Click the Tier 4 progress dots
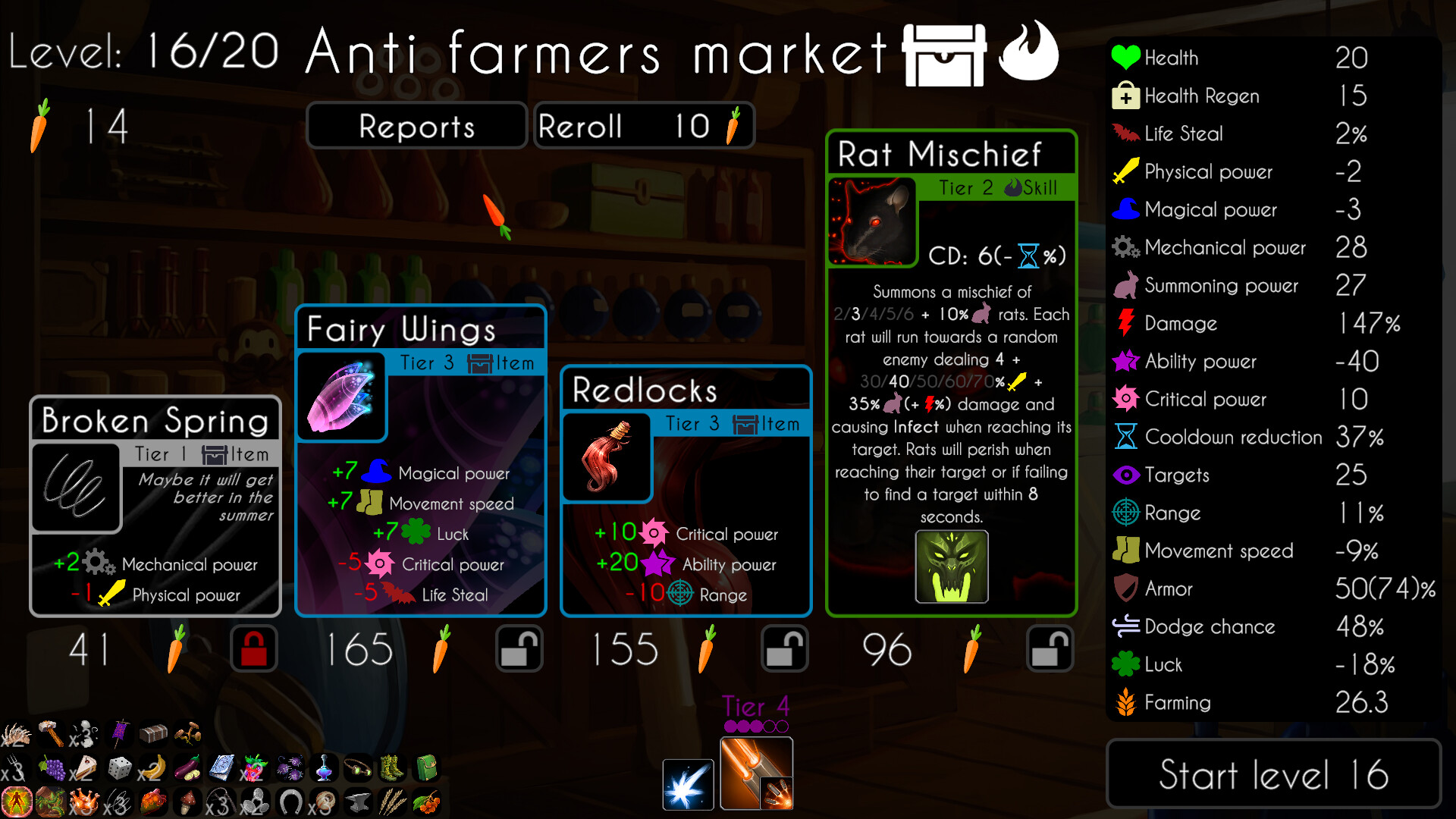 pos(755,726)
